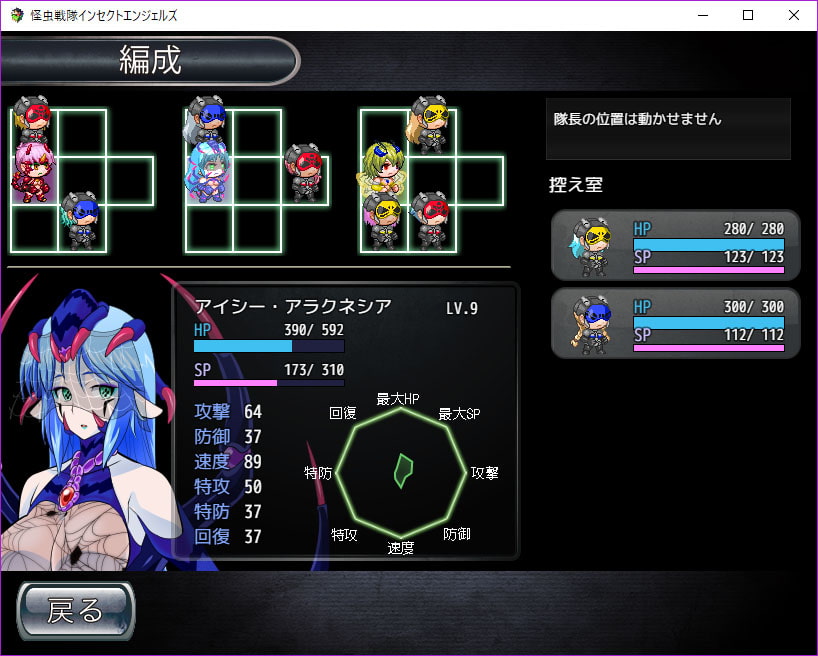Image resolution: width=818 pixels, height=656 pixels.
Task: Select blue-visor soldier in the blue-haired girl's squad
Action: (x=208, y=122)
